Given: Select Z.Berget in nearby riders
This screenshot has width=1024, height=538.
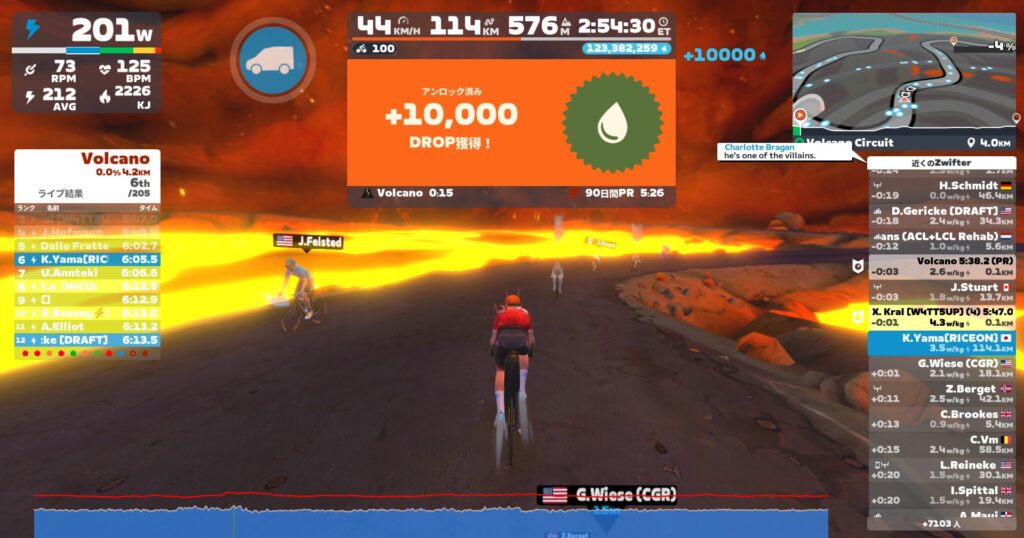Looking at the screenshot, I should click(940, 394).
